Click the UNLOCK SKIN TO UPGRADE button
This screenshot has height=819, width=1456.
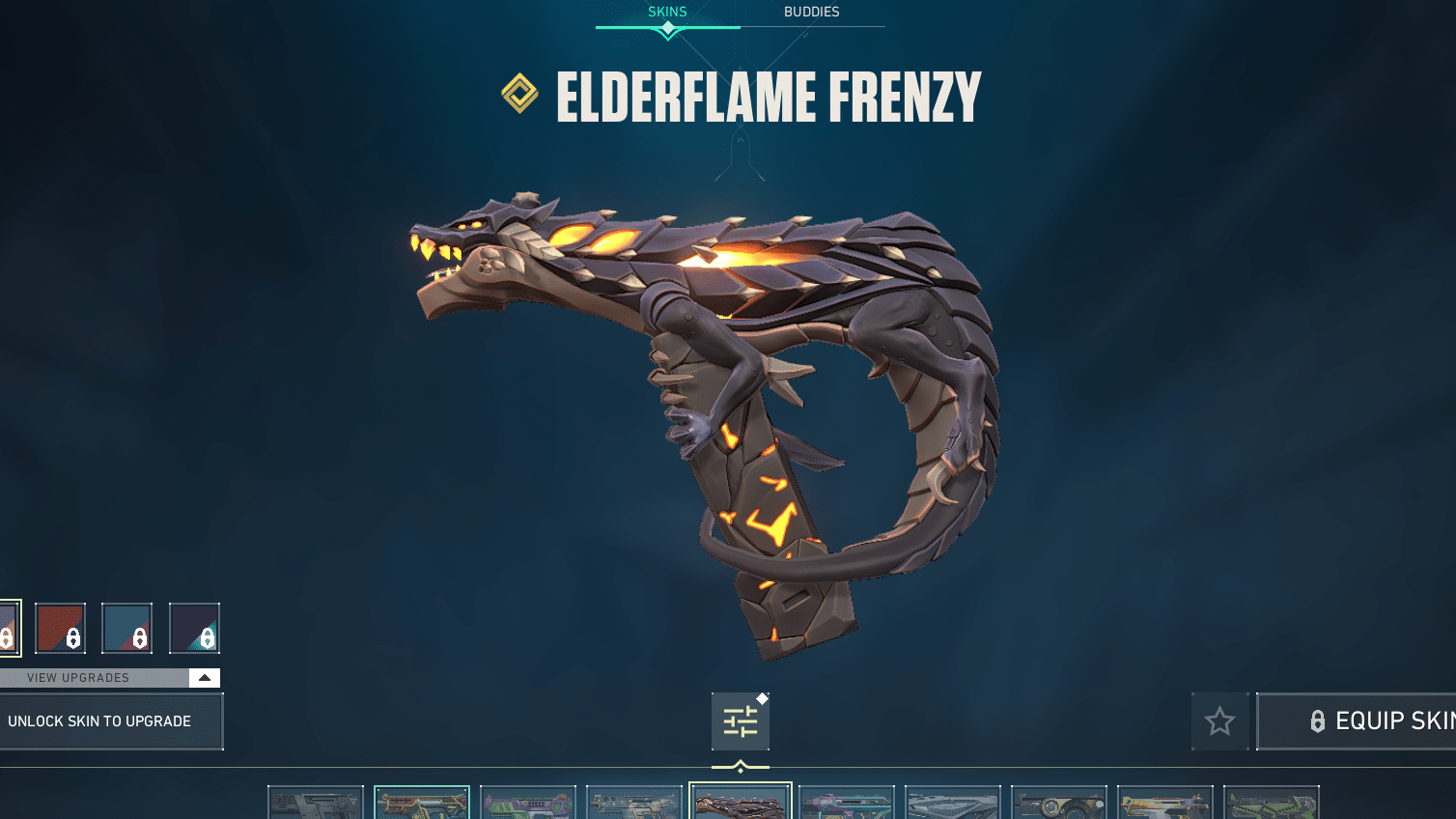[x=99, y=720]
